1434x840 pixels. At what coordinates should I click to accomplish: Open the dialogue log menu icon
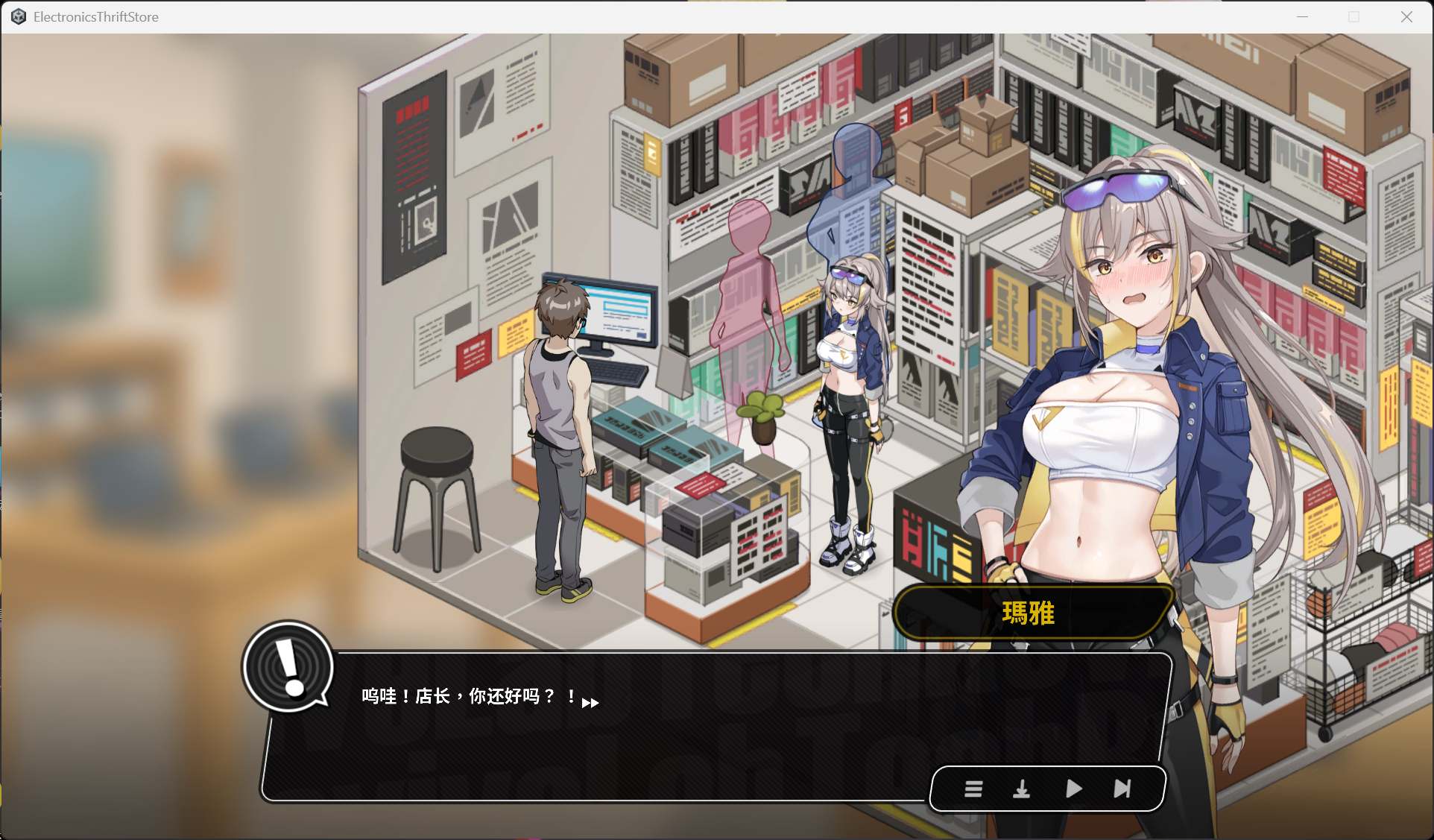tap(973, 789)
